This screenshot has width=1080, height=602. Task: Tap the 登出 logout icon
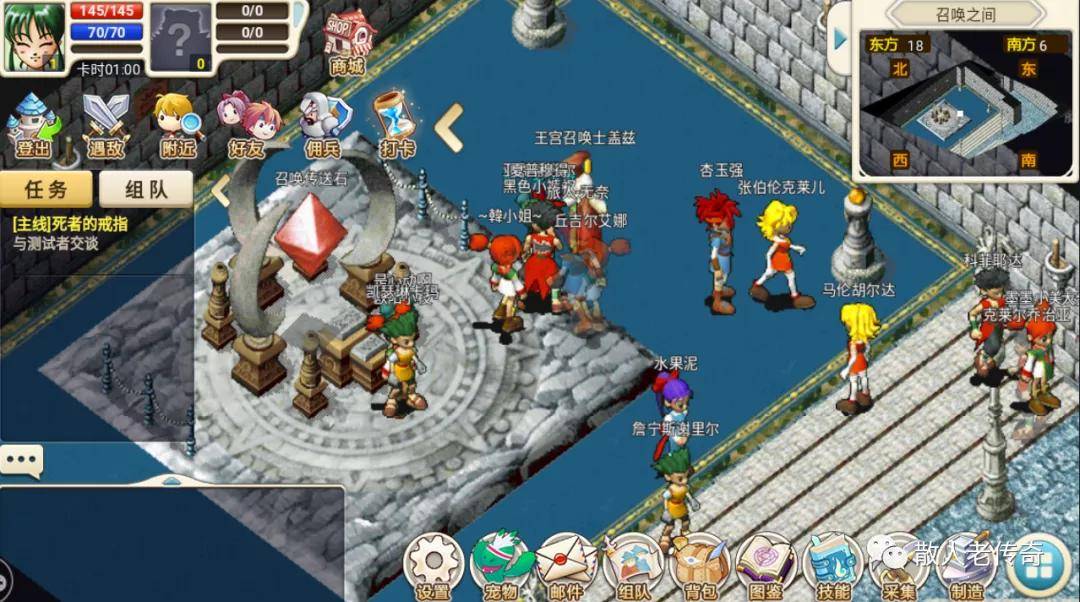pyautogui.click(x=33, y=125)
